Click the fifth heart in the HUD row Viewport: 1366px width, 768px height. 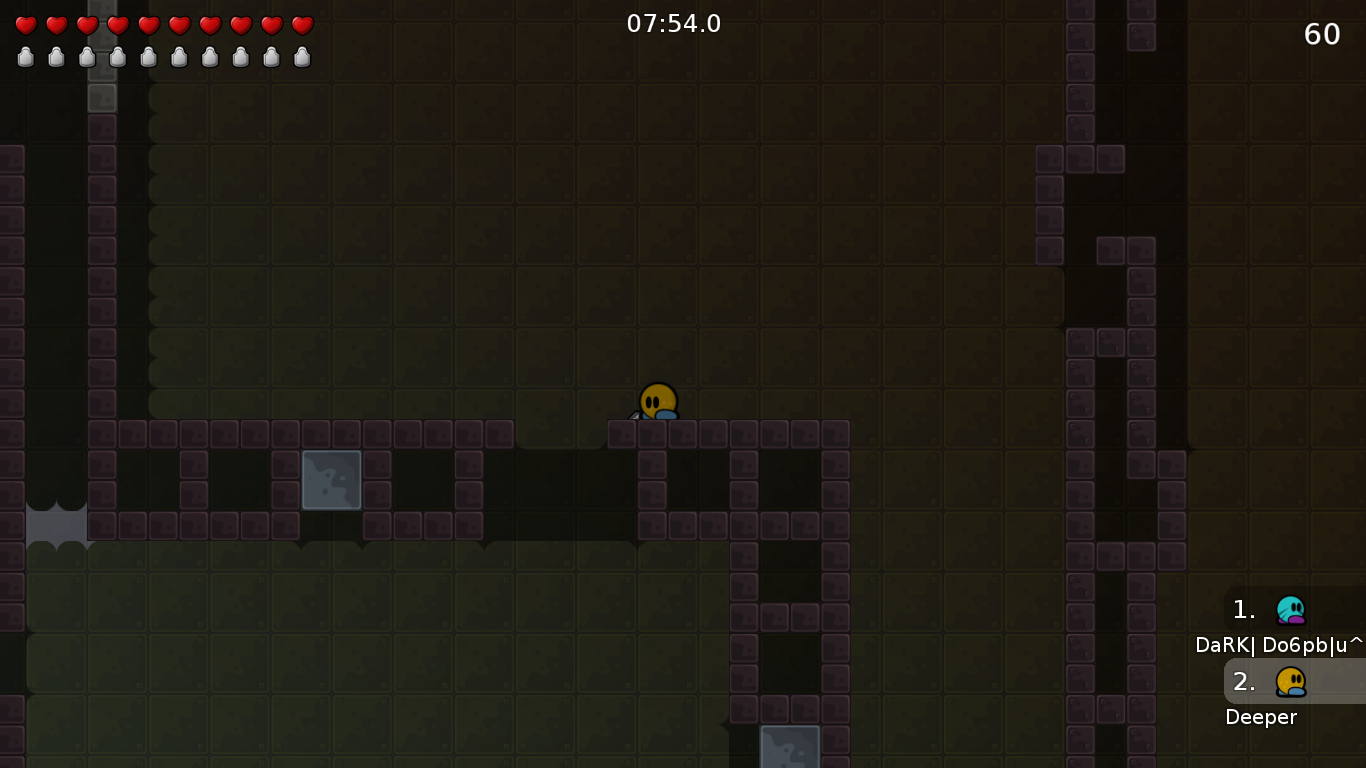(148, 24)
